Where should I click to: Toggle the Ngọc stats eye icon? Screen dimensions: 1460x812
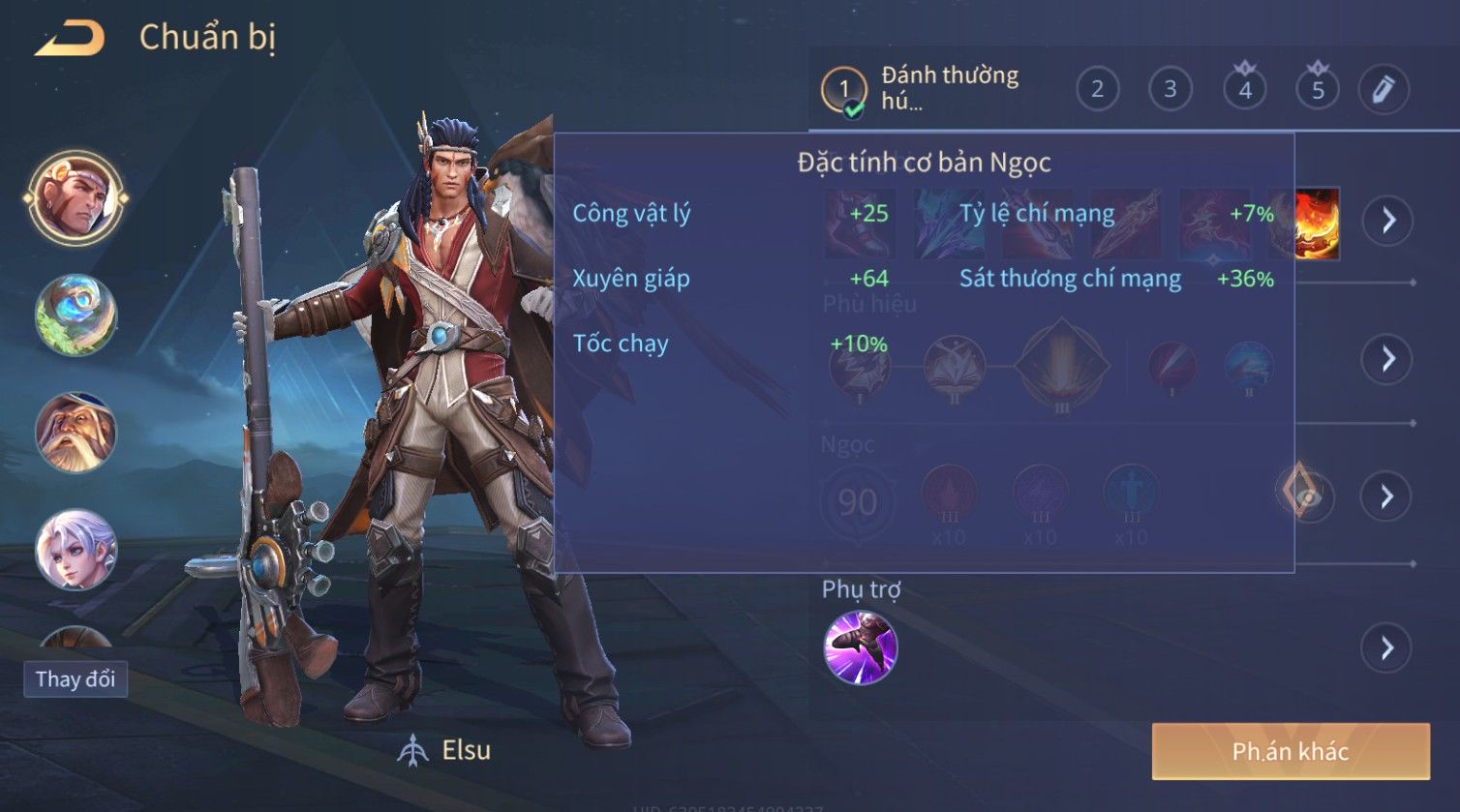1305,496
